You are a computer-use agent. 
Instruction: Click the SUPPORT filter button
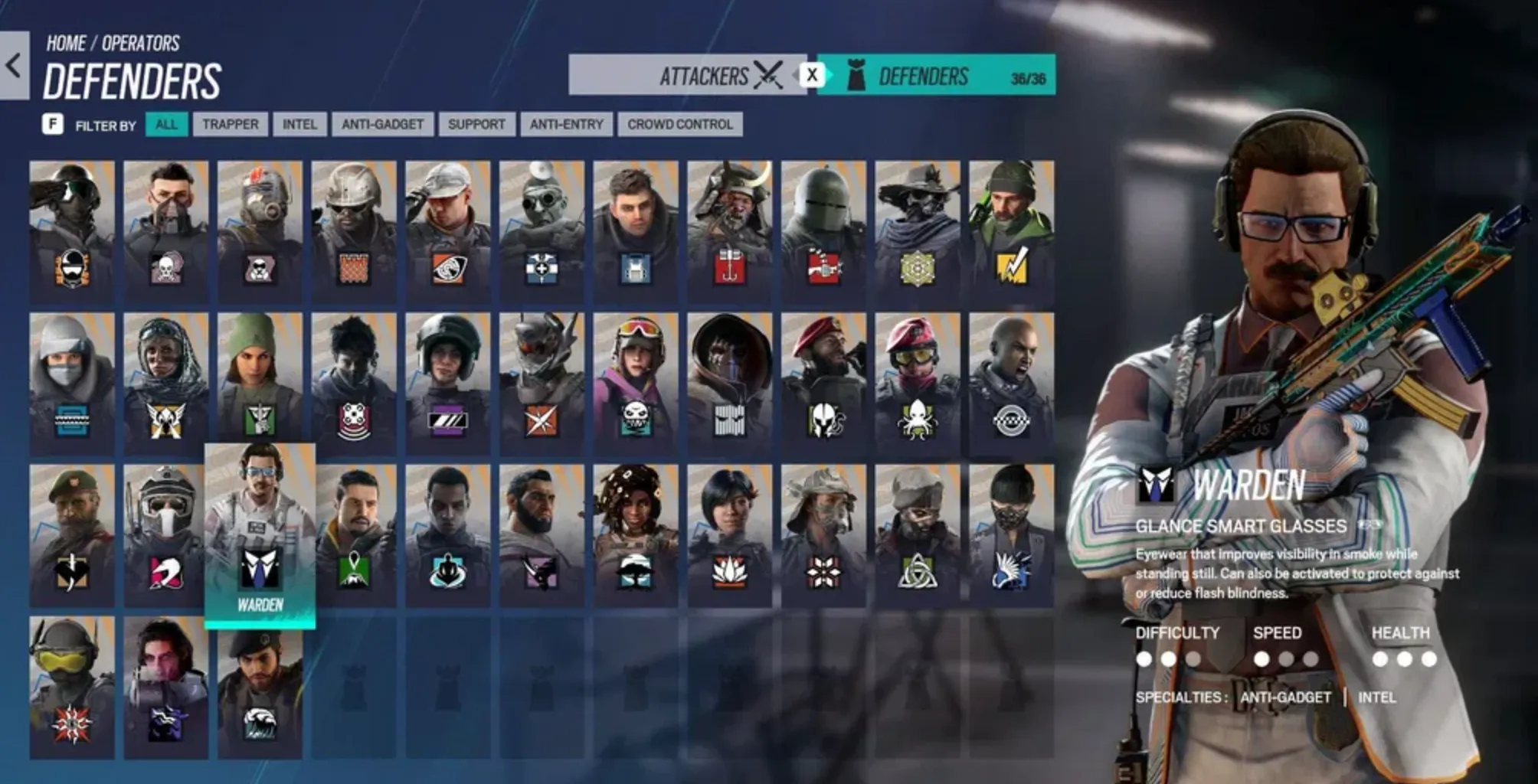pyautogui.click(x=476, y=125)
